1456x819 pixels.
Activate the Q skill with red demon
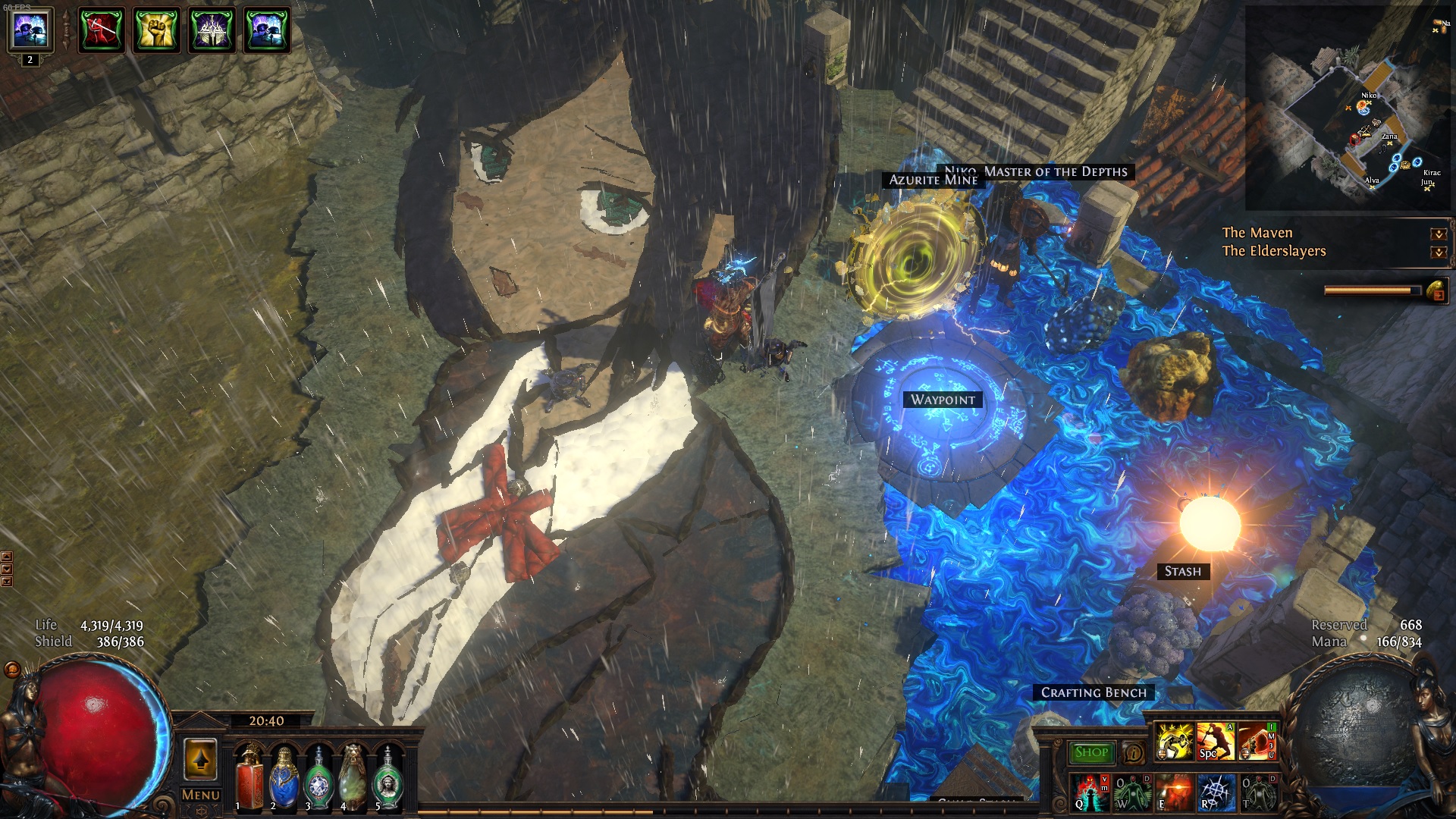(x=1091, y=792)
